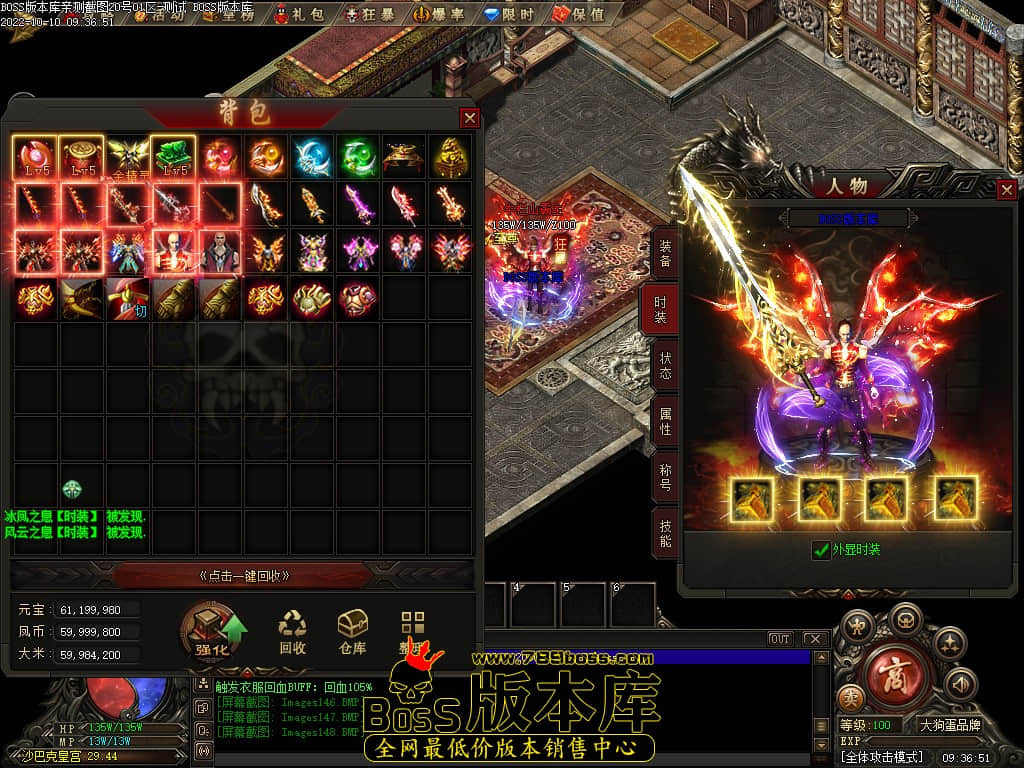Switch to the 装备 equipment tab
The width and height of the screenshot is (1024, 768).
tap(665, 255)
